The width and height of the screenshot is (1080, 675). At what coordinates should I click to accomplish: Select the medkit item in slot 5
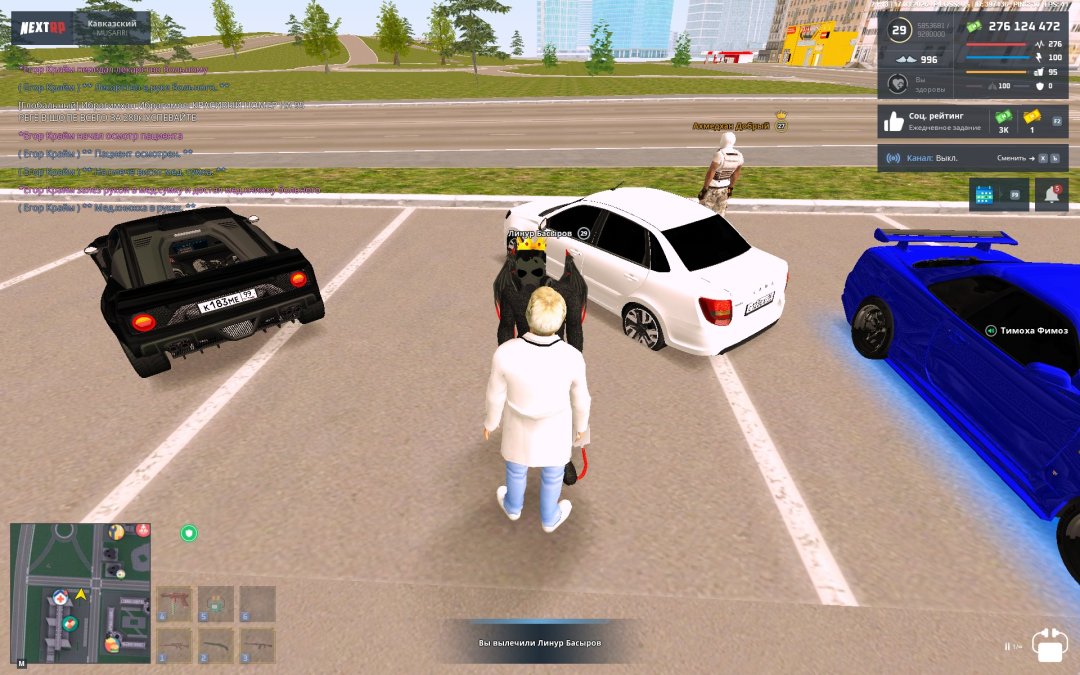pyautogui.click(x=215, y=604)
